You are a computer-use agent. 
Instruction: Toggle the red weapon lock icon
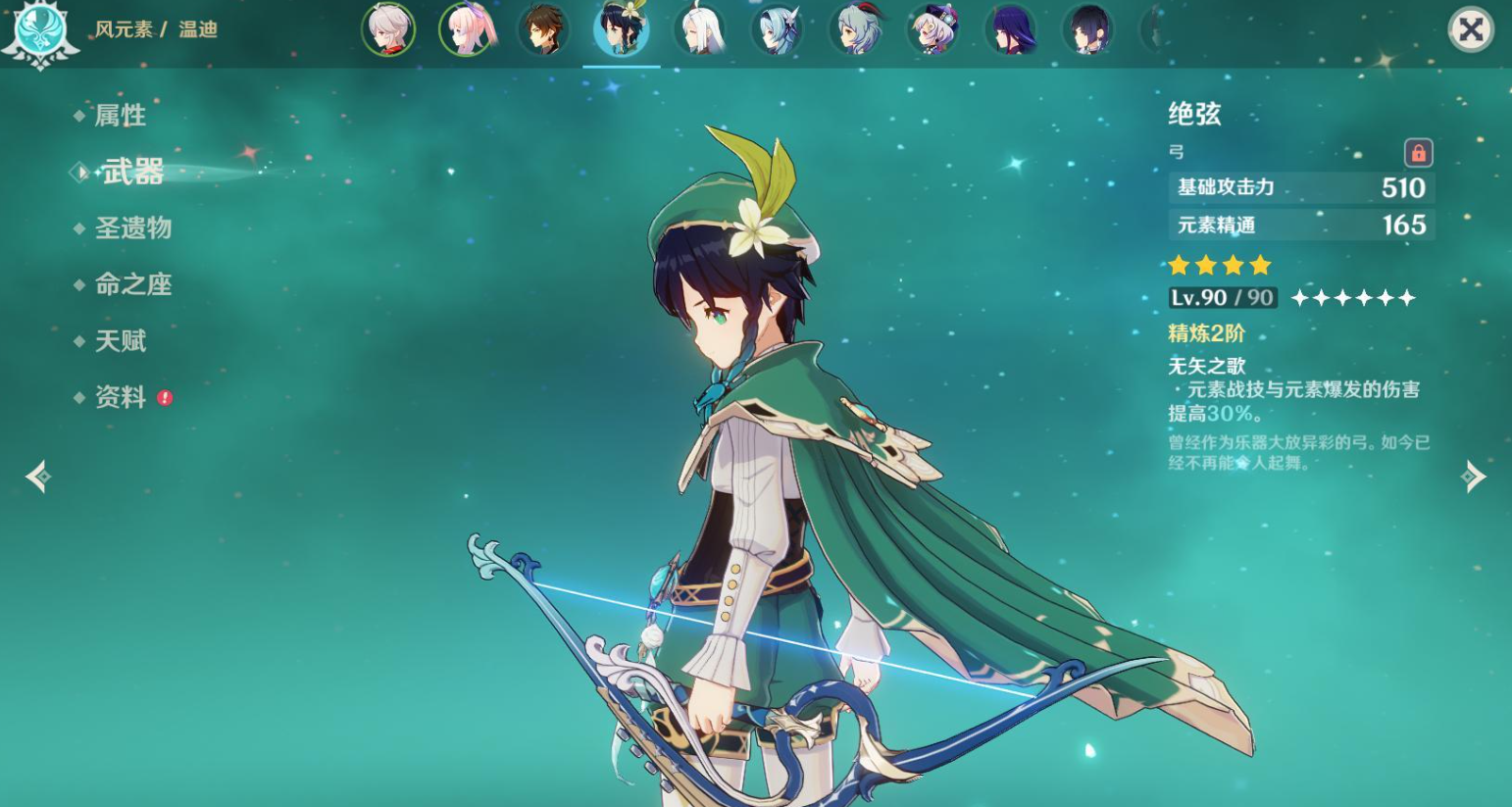click(x=1418, y=153)
